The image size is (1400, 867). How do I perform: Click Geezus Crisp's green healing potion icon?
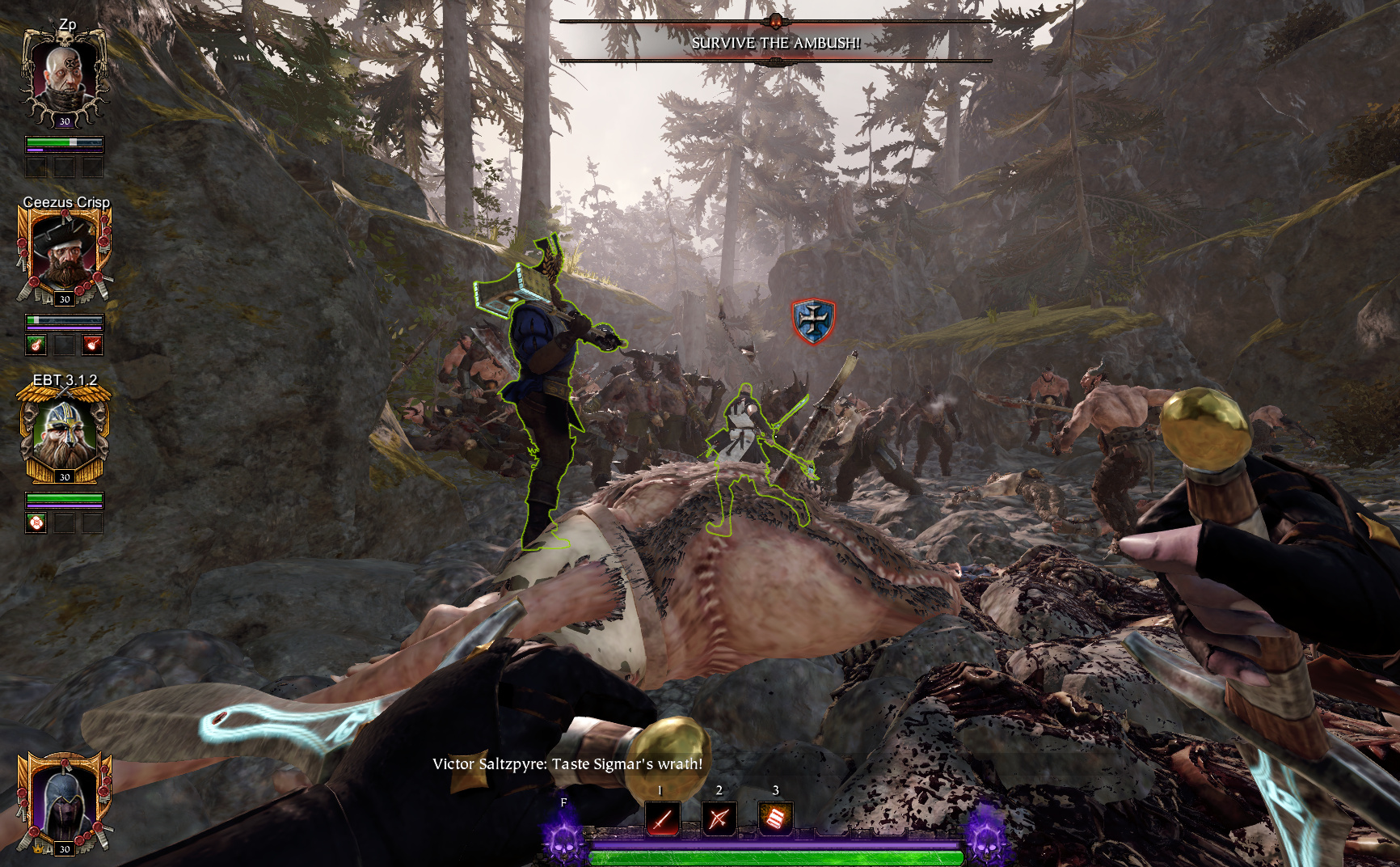36,345
